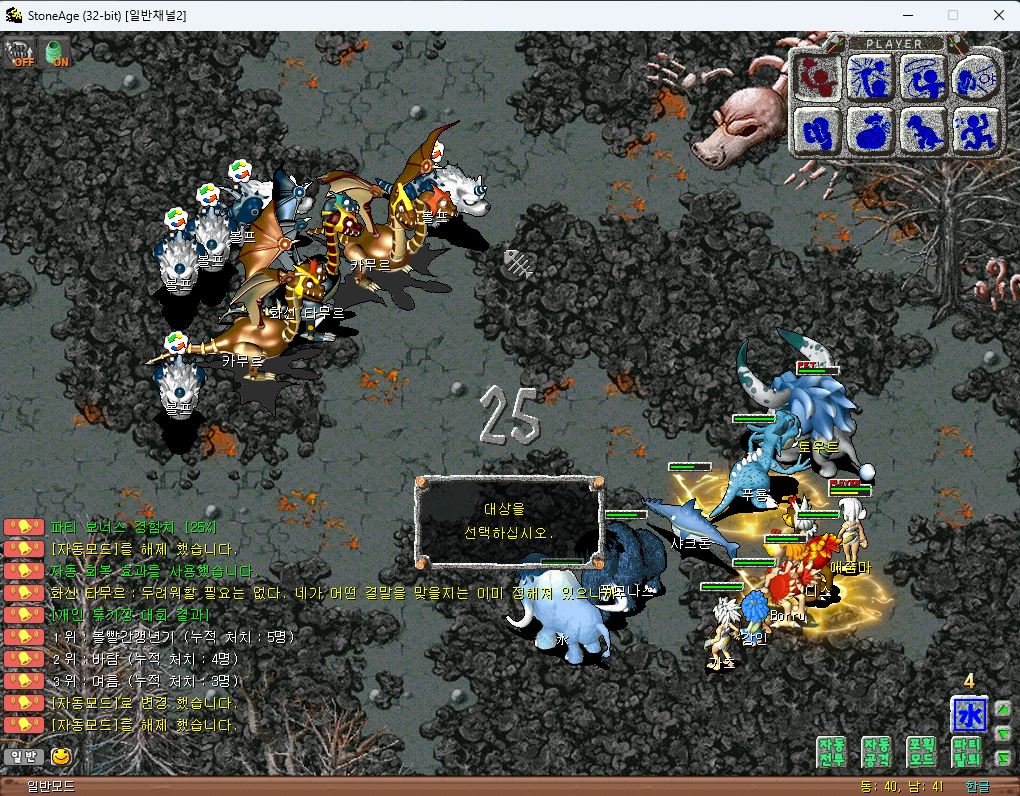This screenshot has width=1020, height=796.
Task: Minimize the StoneAge window
Action: (907, 15)
